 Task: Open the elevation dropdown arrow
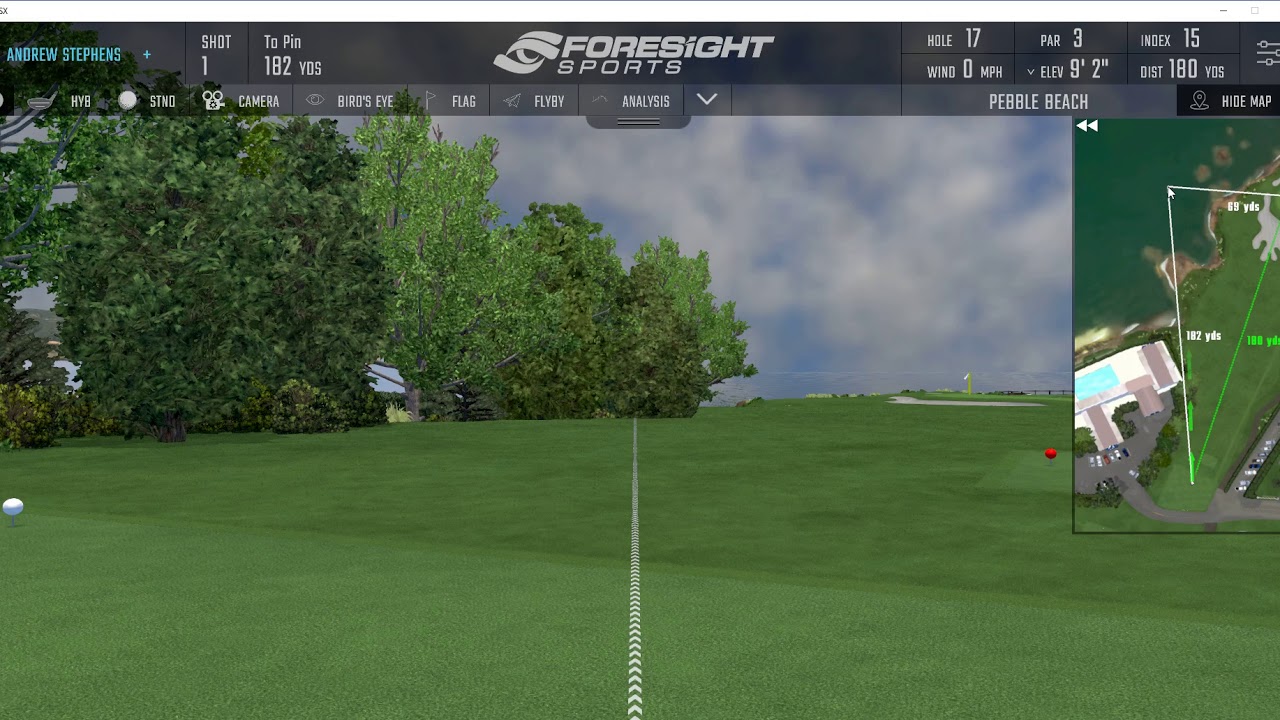tap(1031, 72)
